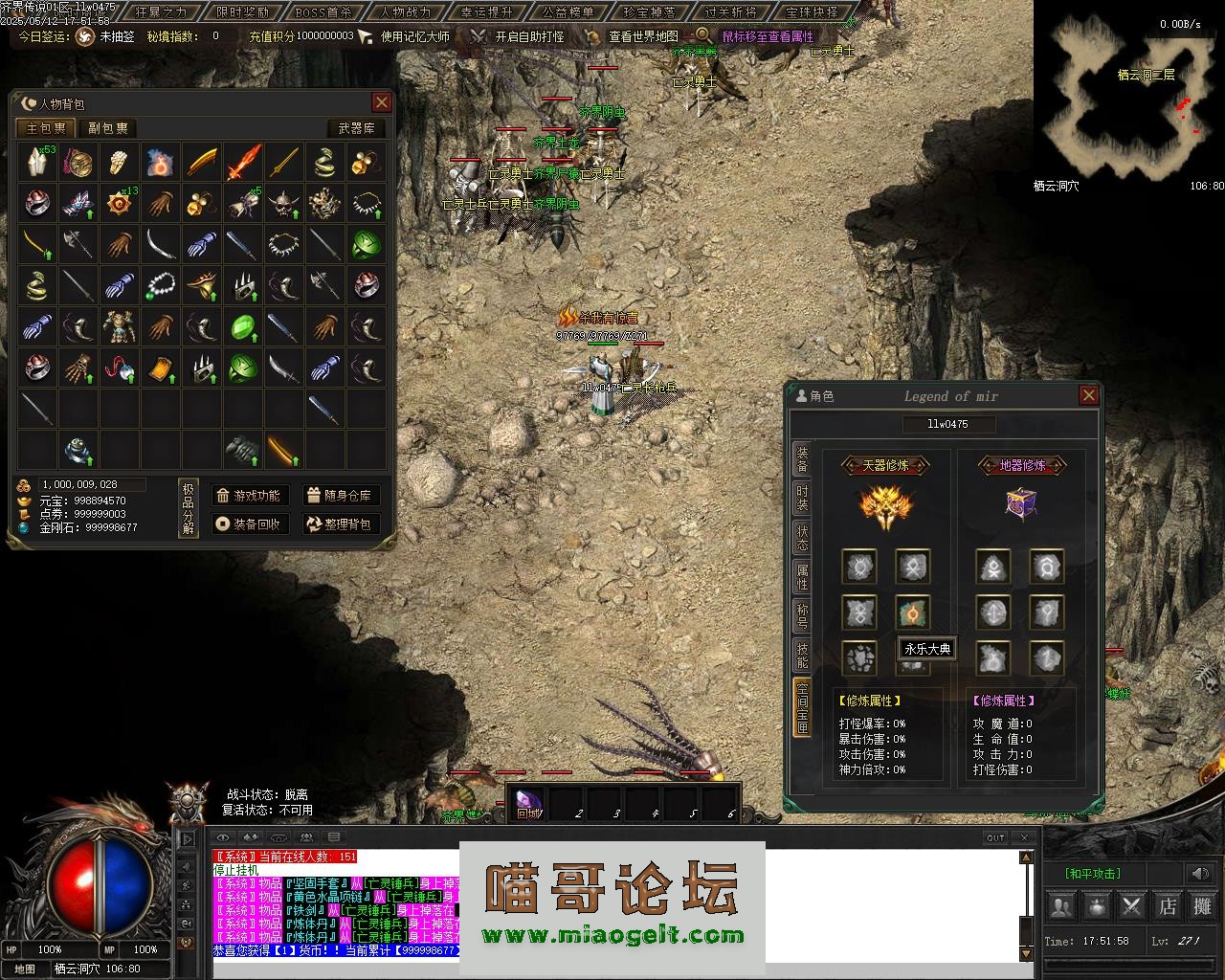Select the 天器修炼 flaming emblem icon
The image size is (1225, 980).
pyautogui.click(x=886, y=507)
